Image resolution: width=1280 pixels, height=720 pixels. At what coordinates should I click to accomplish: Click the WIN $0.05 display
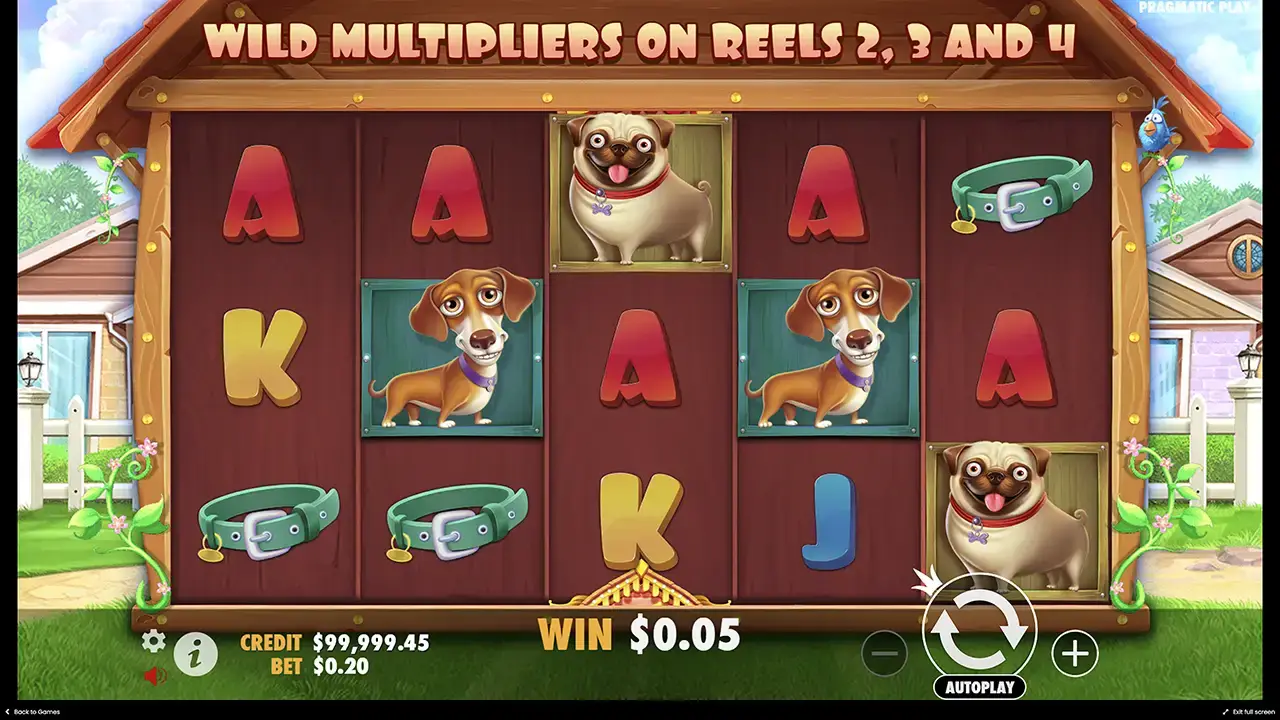(x=643, y=634)
